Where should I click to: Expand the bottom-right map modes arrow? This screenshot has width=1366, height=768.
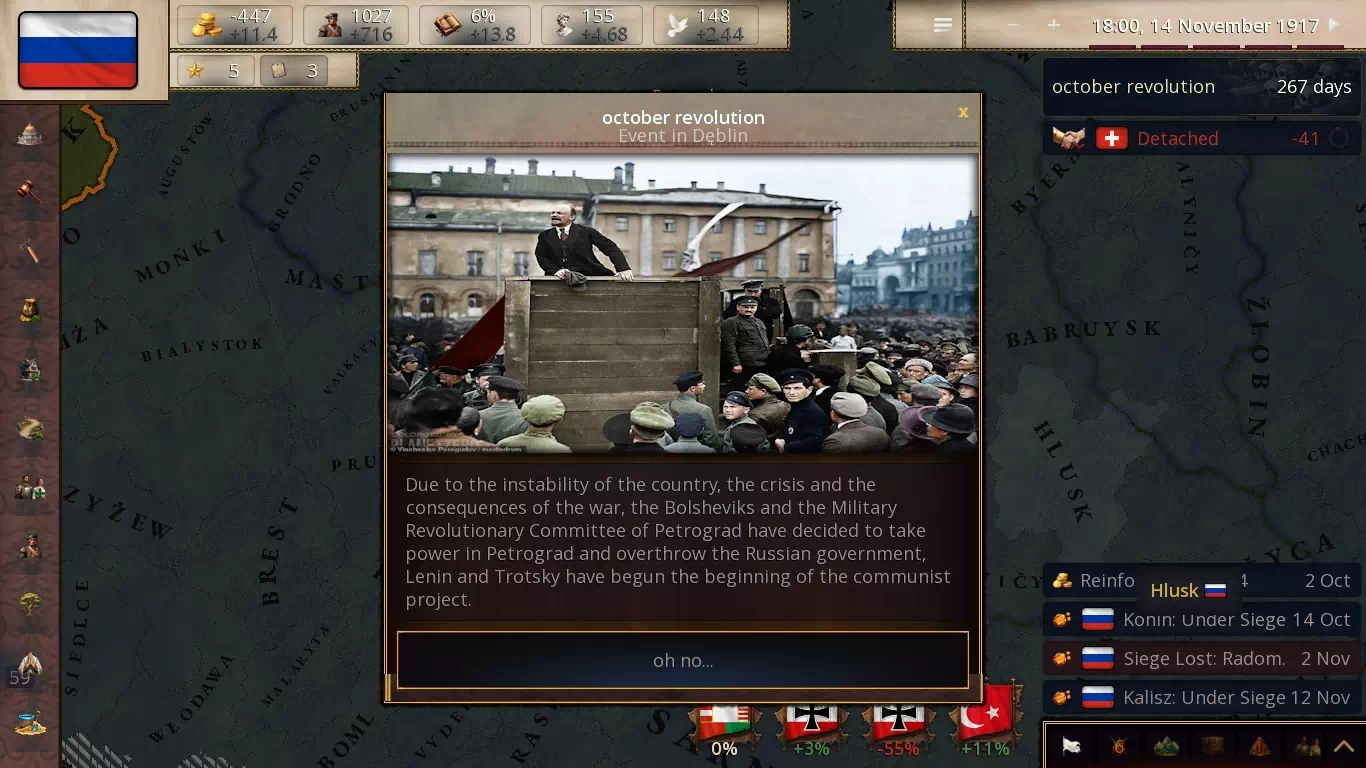(x=1343, y=746)
